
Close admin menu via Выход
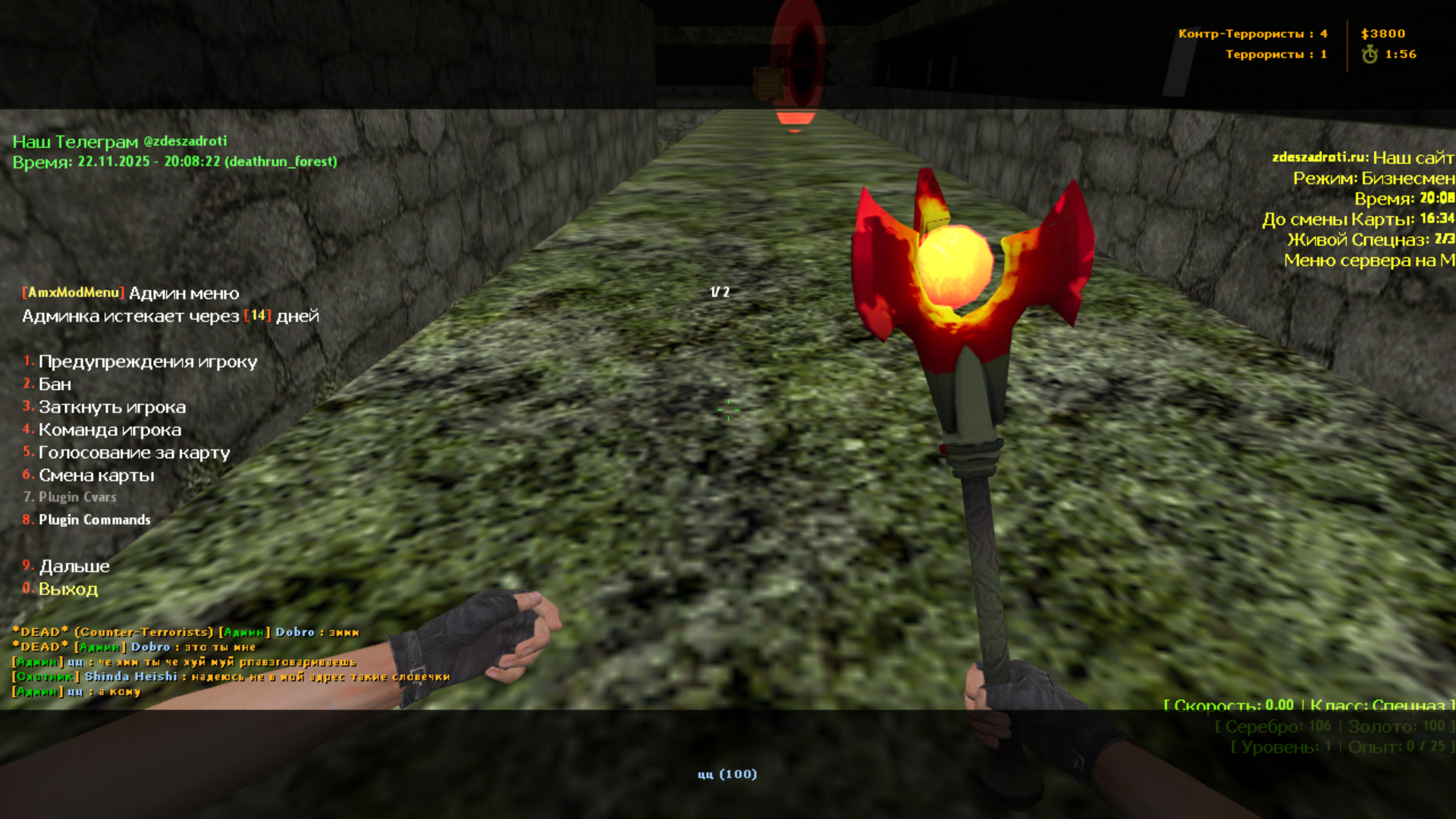(67, 589)
